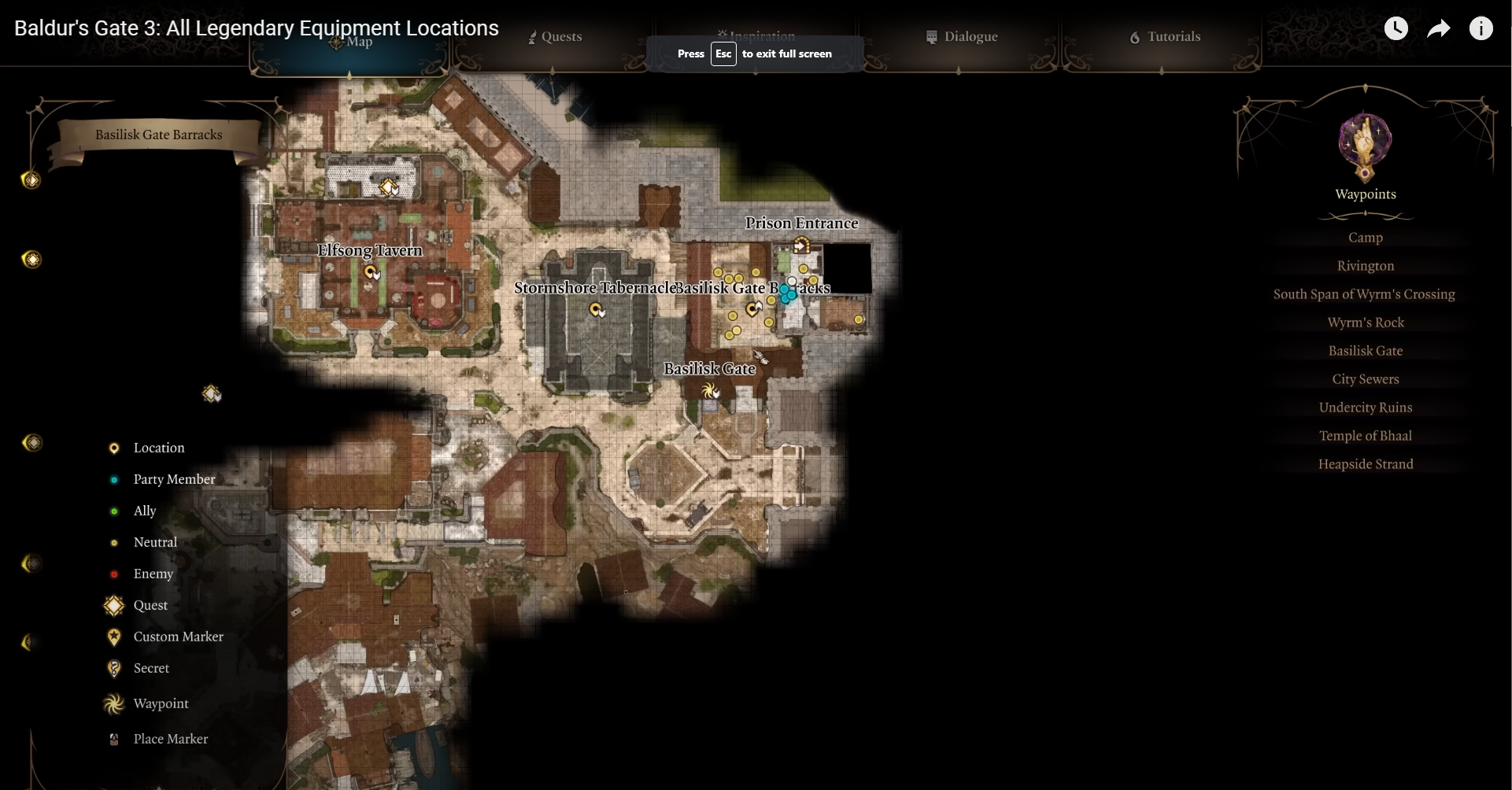Viewport: 1512px width, 790px height.
Task: Toggle Secret markers in the legend
Action: click(x=113, y=668)
